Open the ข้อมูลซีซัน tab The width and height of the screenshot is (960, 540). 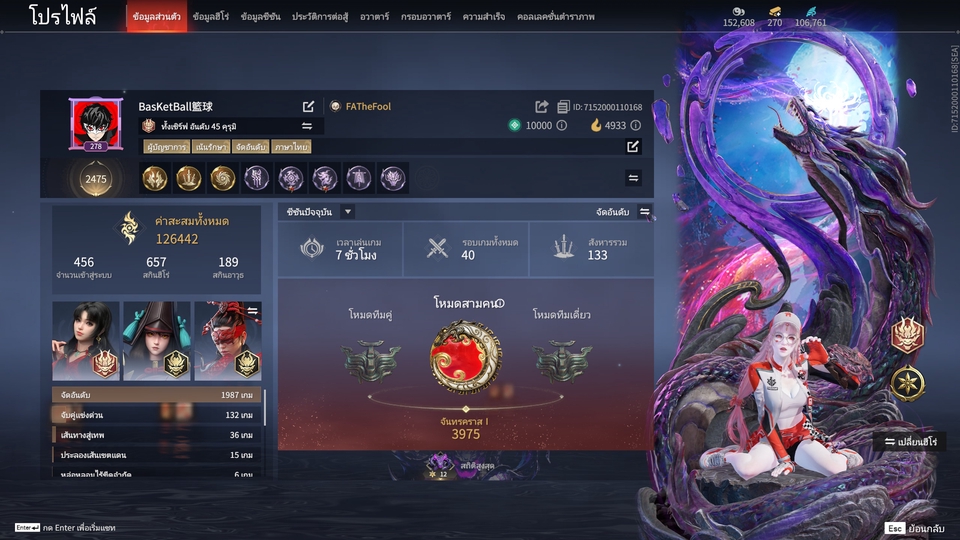pyautogui.click(x=260, y=17)
